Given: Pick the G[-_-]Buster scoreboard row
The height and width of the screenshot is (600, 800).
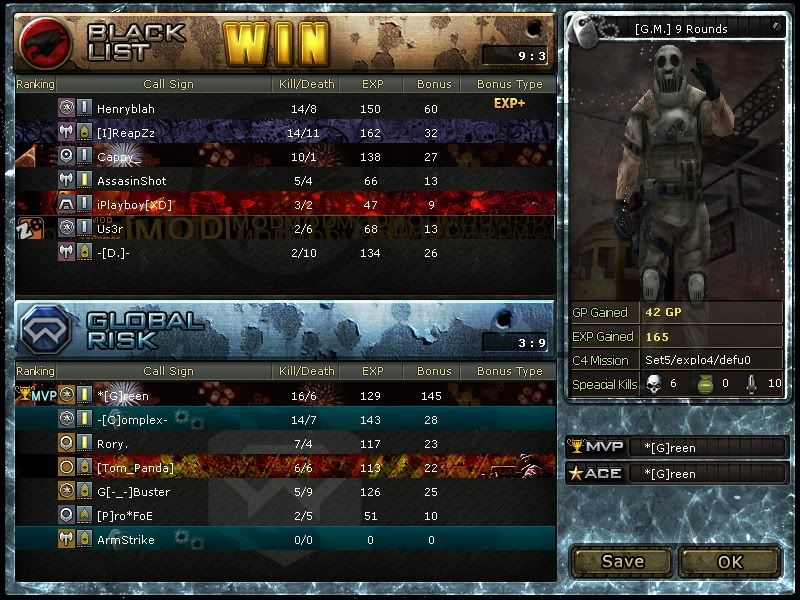Looking at the screenshot, I should (285, 492).
